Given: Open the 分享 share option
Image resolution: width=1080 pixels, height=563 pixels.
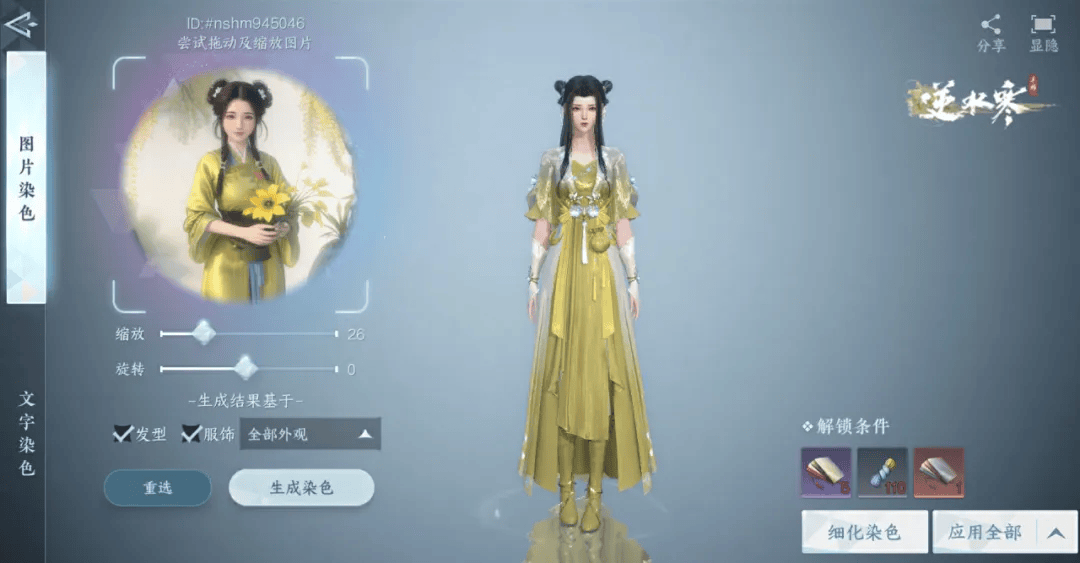Looking at the screenshot, I should click(991, 33).
